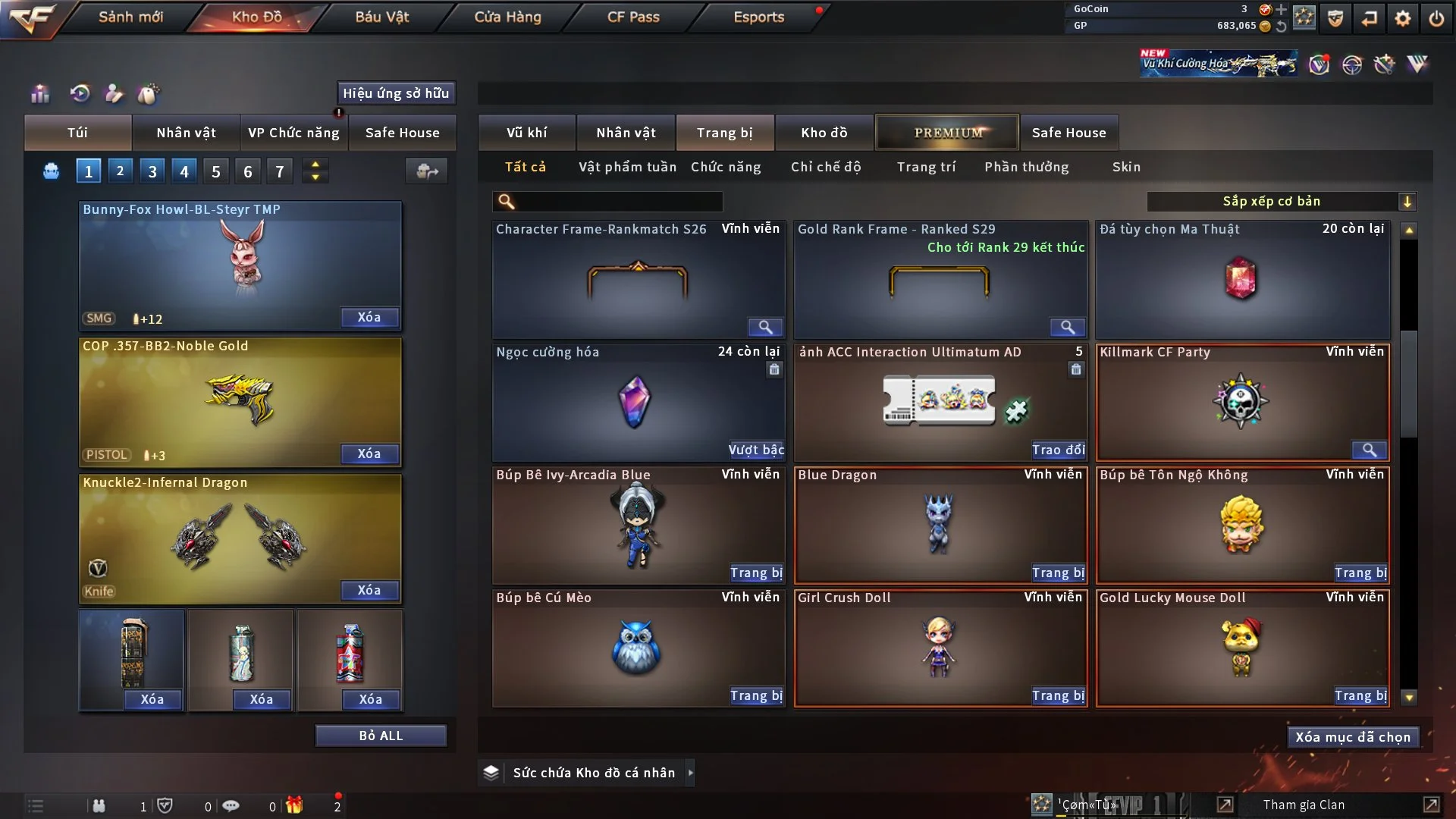
Task: Switch to the Trang bị tab
Action: click(x=724, y=133)
